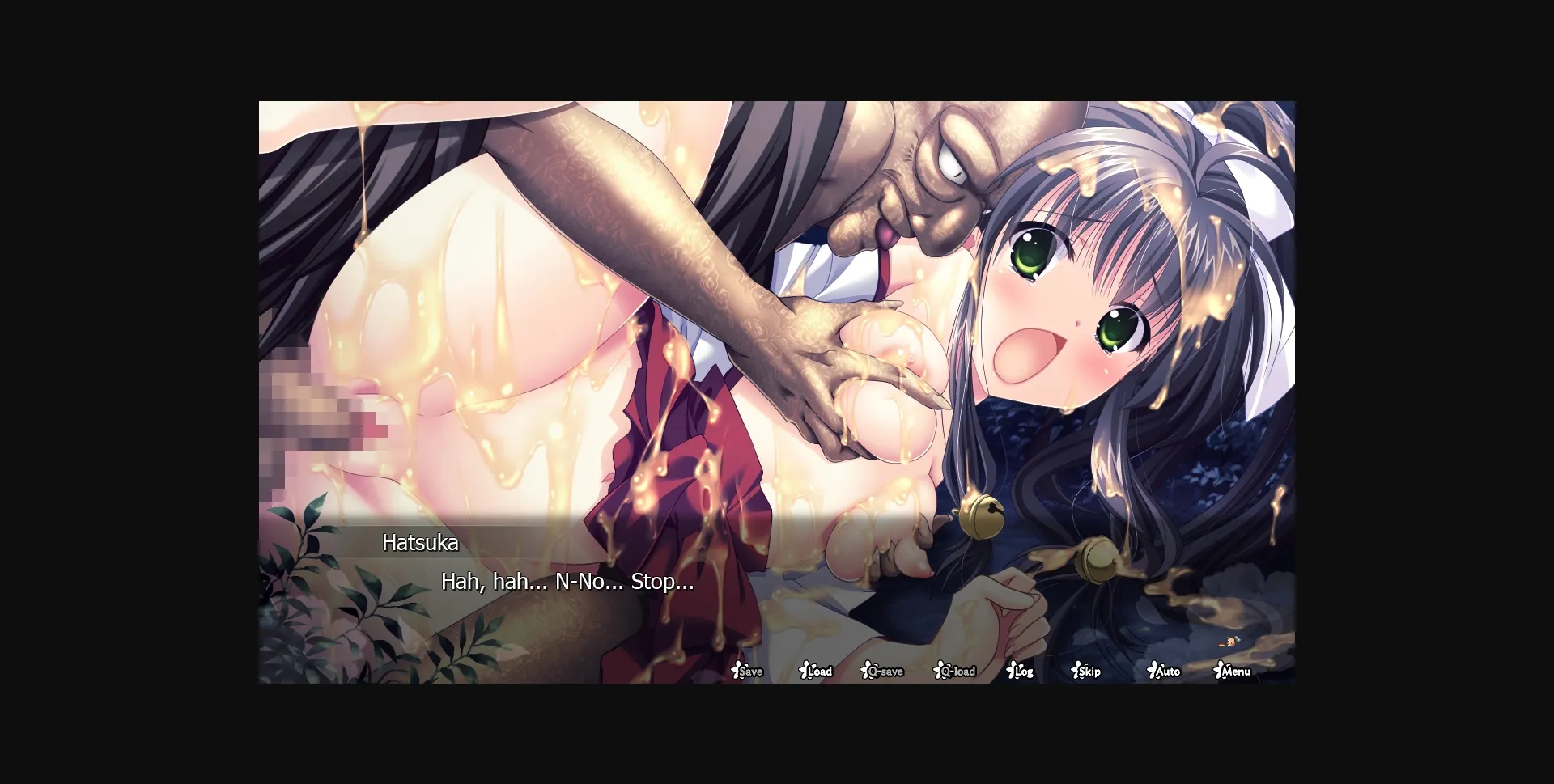This screenshot has width=1554, height=784.
Task: Quick-load using the Q-load button
Action: [957, 672]
